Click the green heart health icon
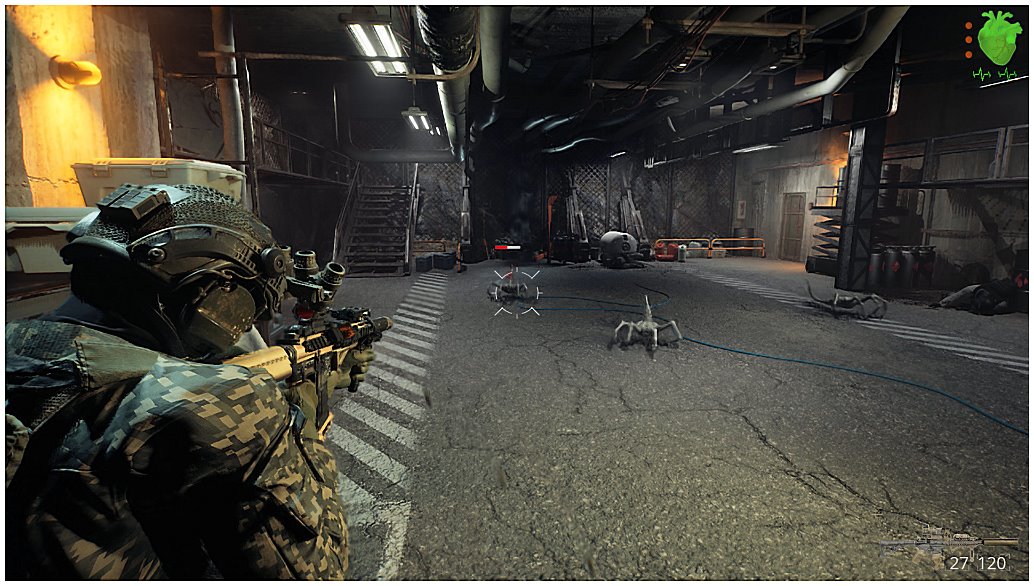The width and height of the screenshot is (1034, 586). point(998,40)
